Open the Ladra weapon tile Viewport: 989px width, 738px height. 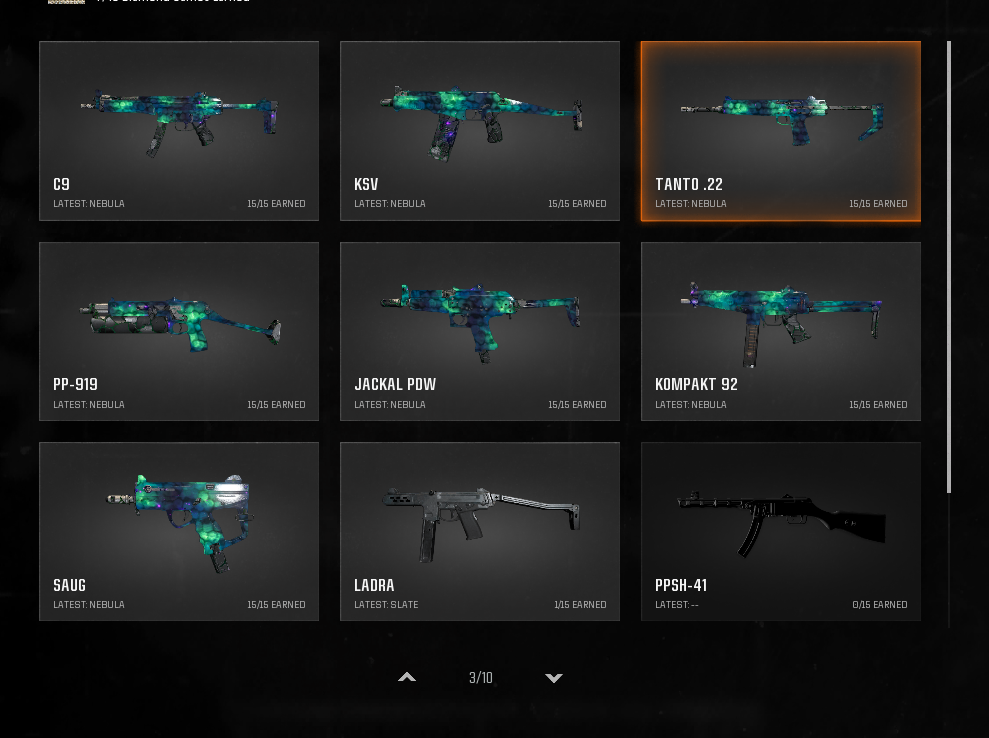[480, 531]
